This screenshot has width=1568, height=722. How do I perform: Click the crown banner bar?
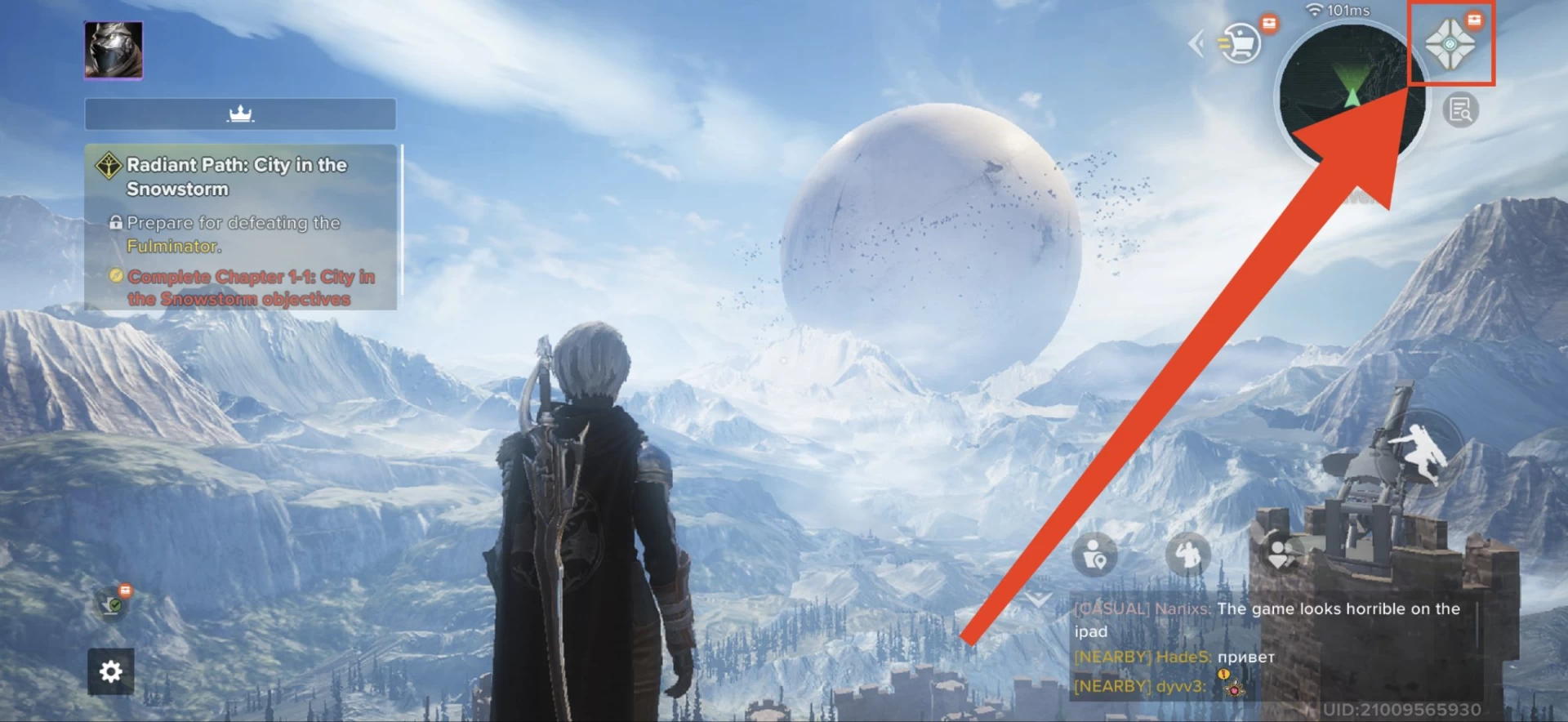click(240, 114)
